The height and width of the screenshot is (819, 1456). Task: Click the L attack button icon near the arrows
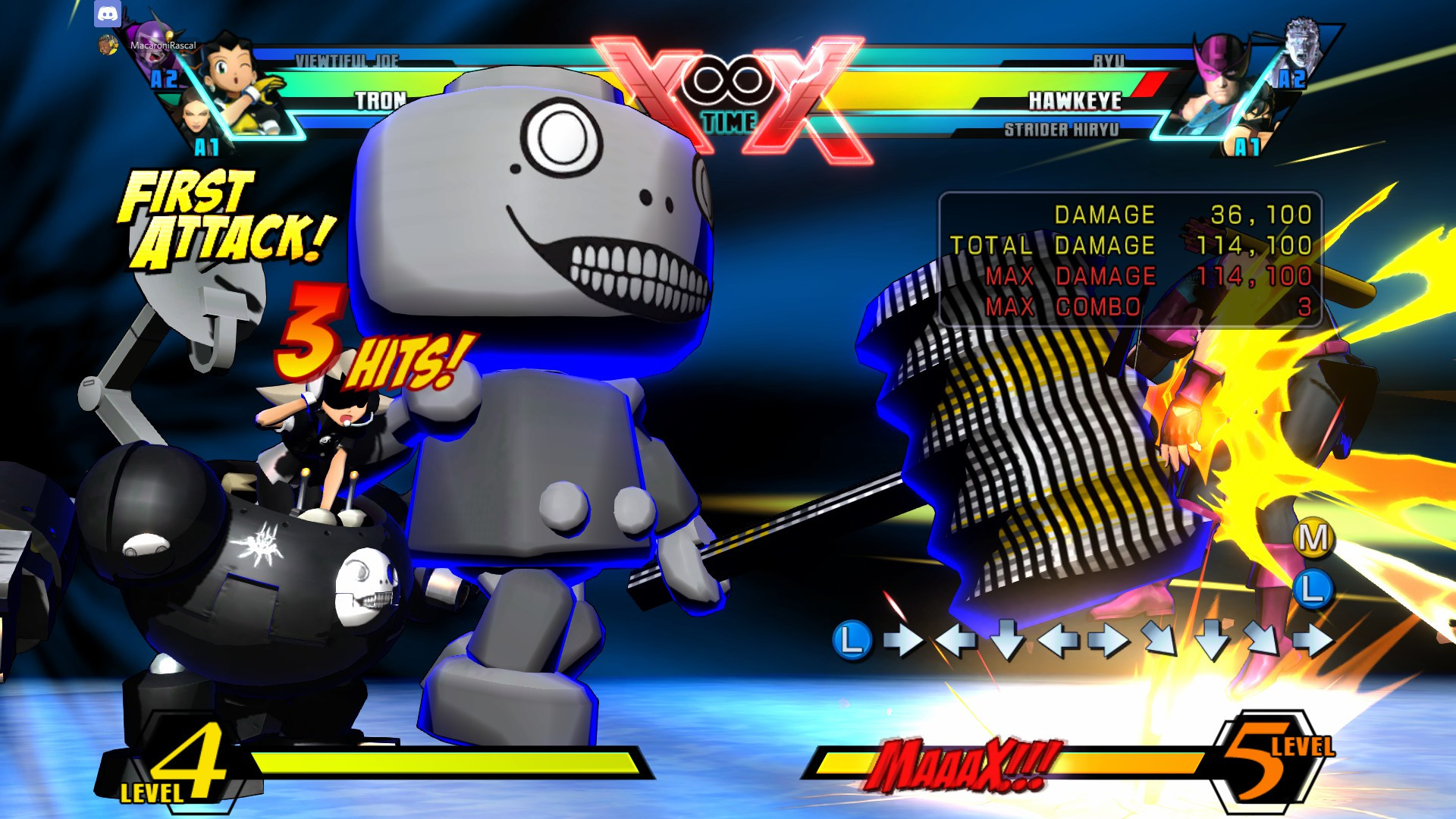tap(852, 641)
